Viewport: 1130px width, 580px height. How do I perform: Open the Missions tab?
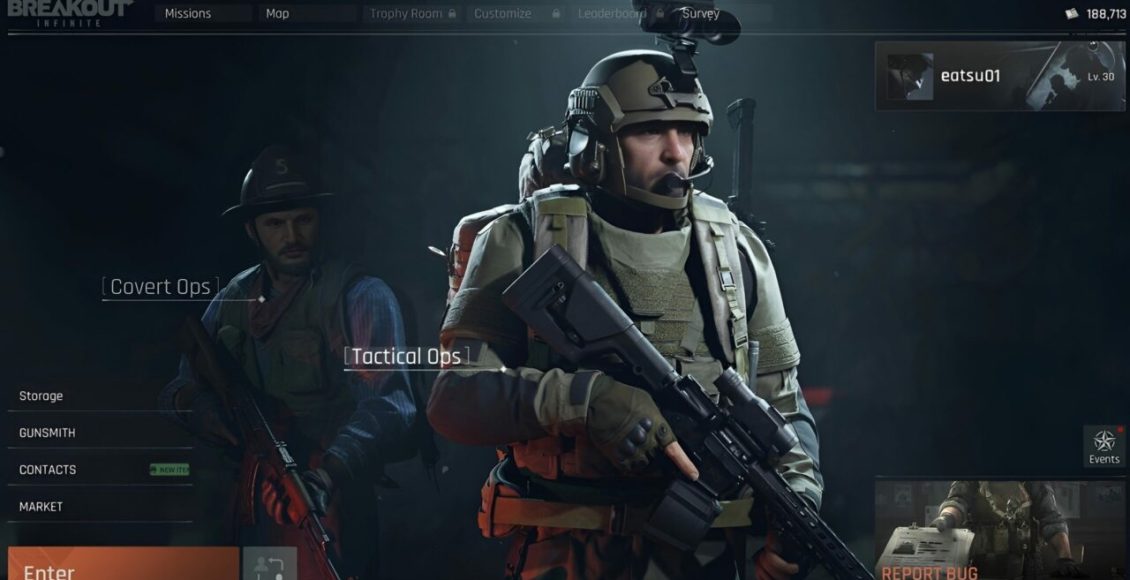(188, 14)
